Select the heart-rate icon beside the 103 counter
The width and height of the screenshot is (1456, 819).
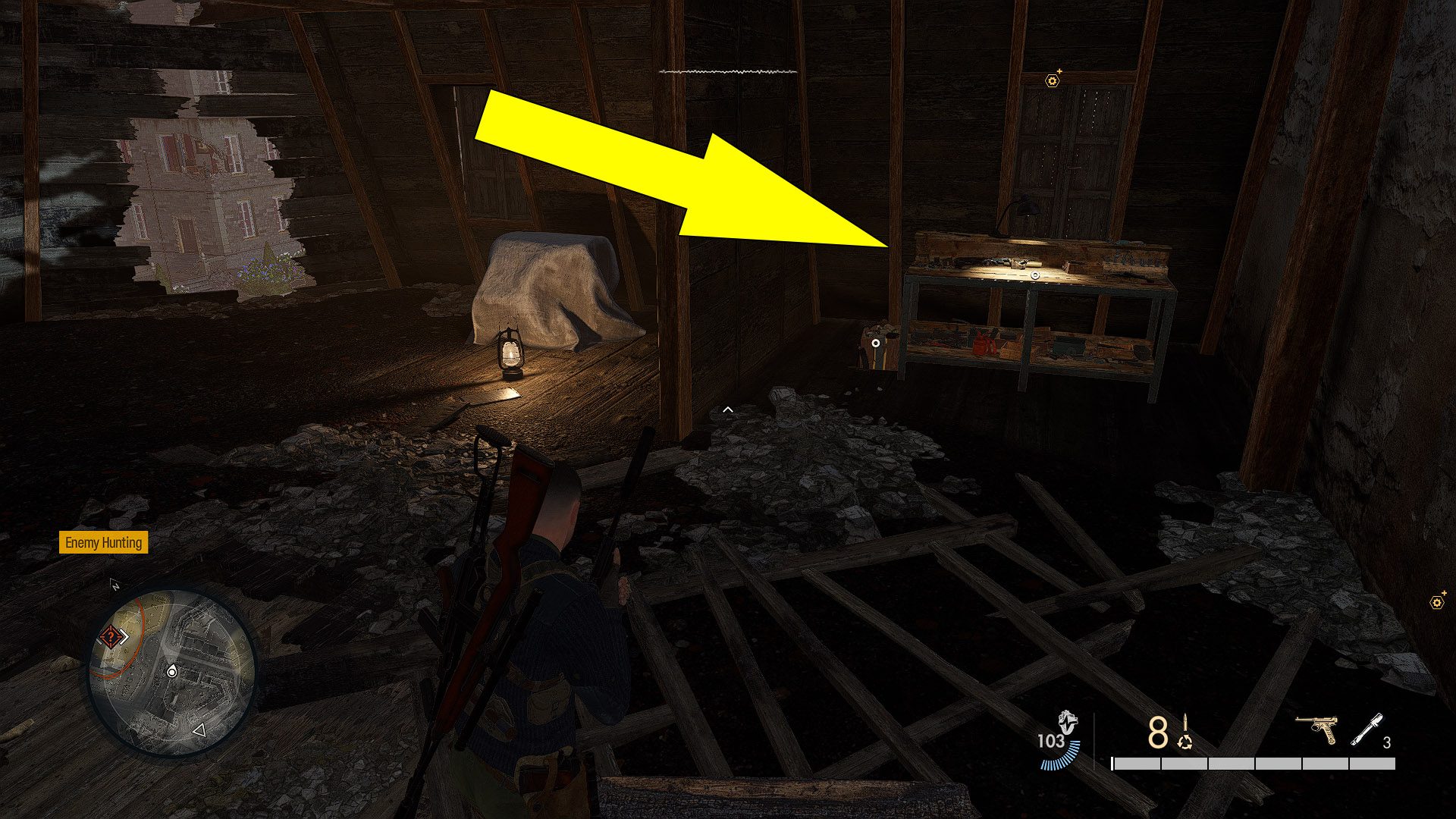pyautogui.click(x=1068, y=723)
